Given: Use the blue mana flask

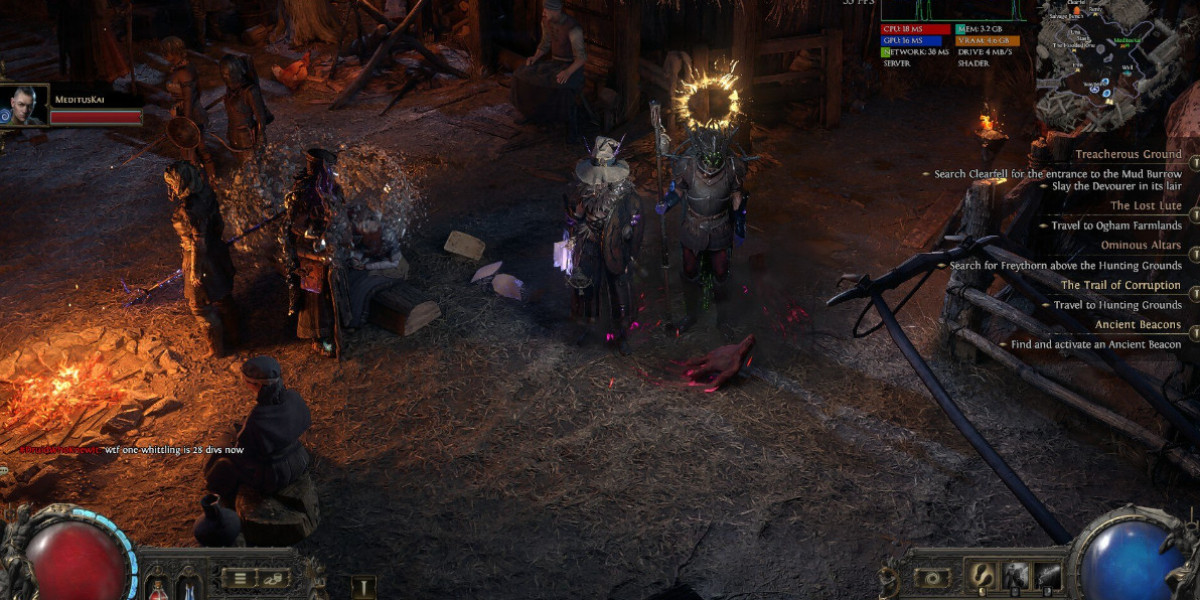Looking at the screenshot, I should 187,583.
